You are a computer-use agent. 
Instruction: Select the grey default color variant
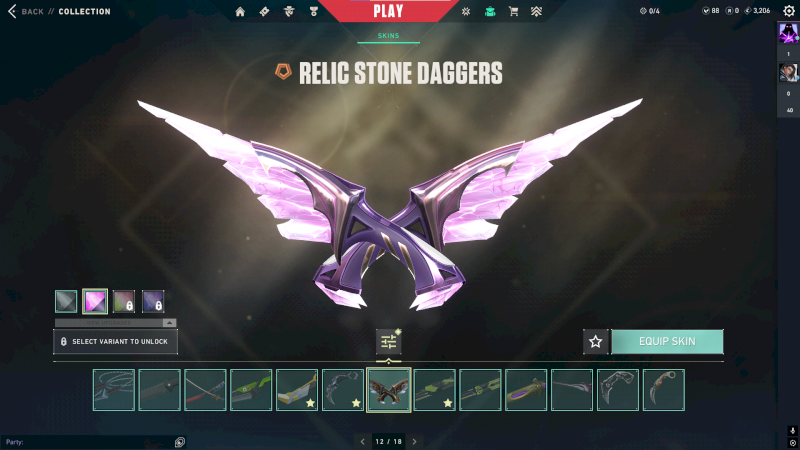pyautogui.click(x=66, y=301)
